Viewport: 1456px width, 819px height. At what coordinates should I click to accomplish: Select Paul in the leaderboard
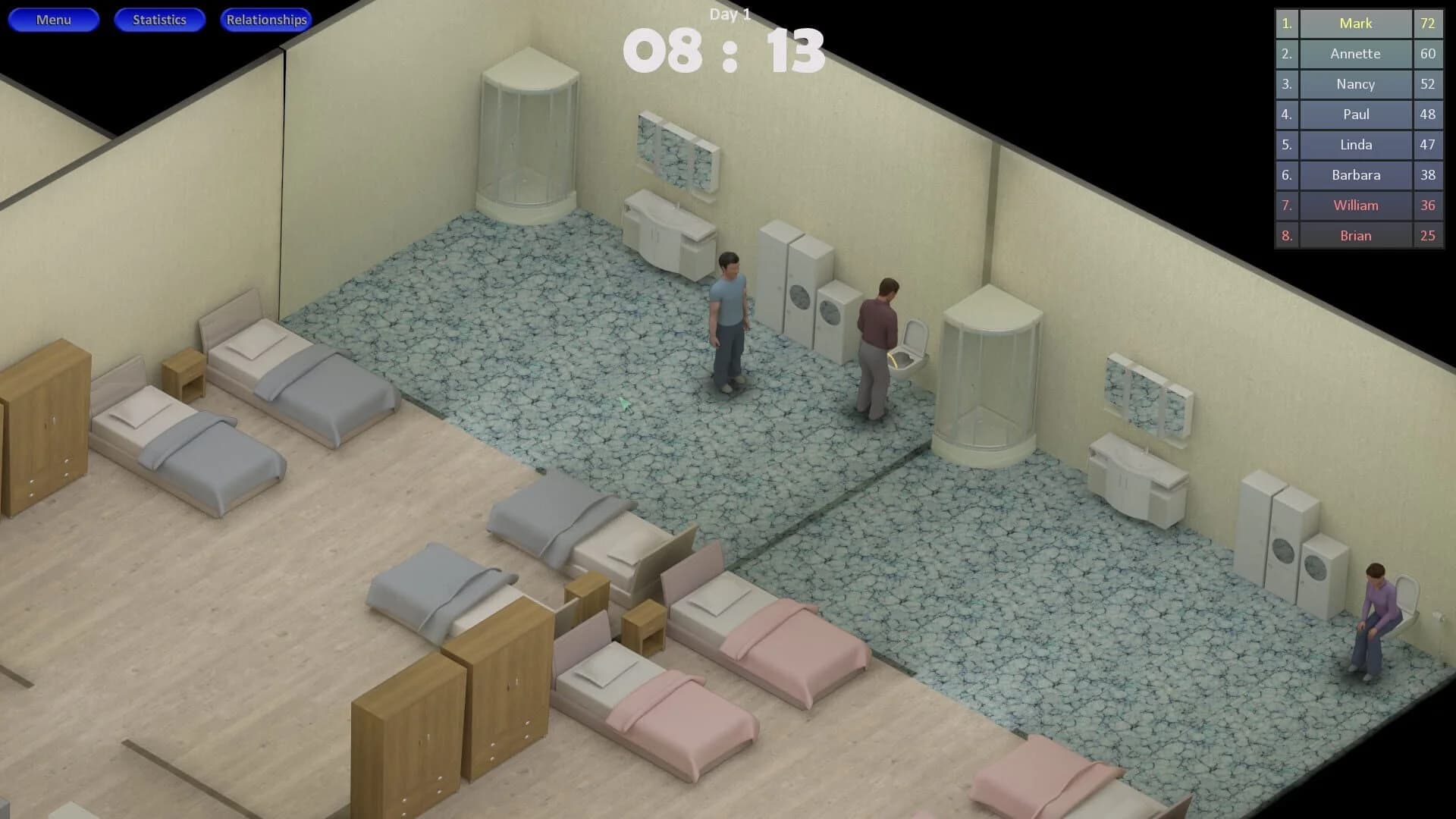pos(1354,115)
